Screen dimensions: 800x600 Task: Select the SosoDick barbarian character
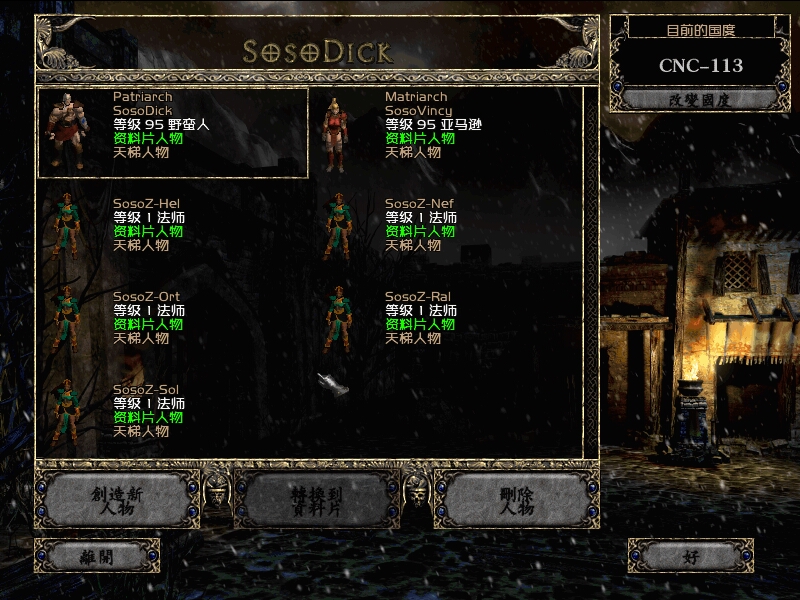click(172, 132)
